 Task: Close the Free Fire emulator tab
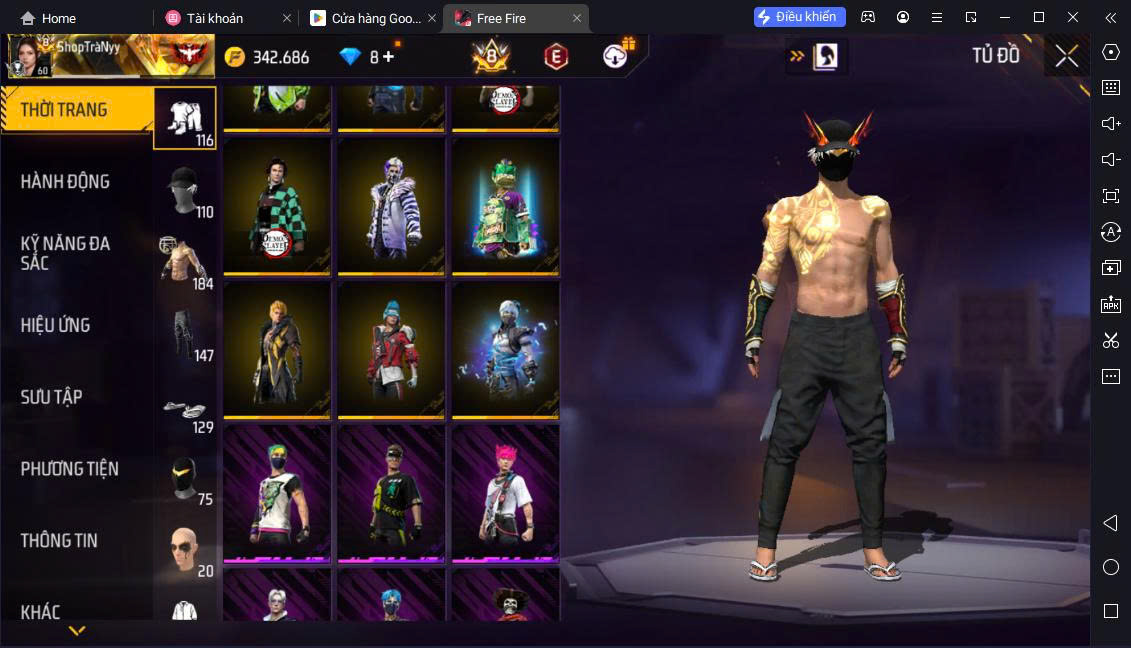576,18
